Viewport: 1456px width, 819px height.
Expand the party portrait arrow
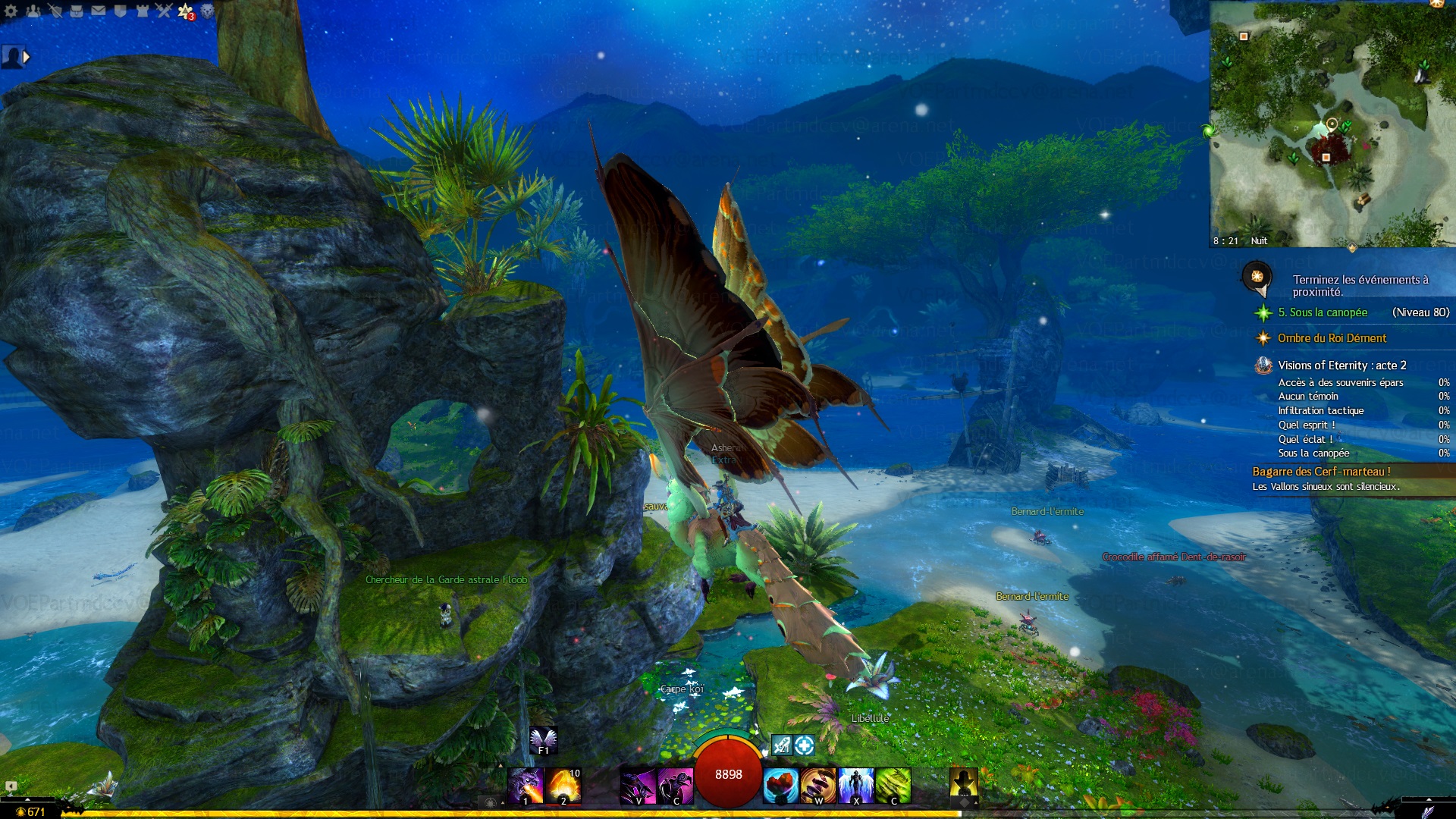(27, 57)
